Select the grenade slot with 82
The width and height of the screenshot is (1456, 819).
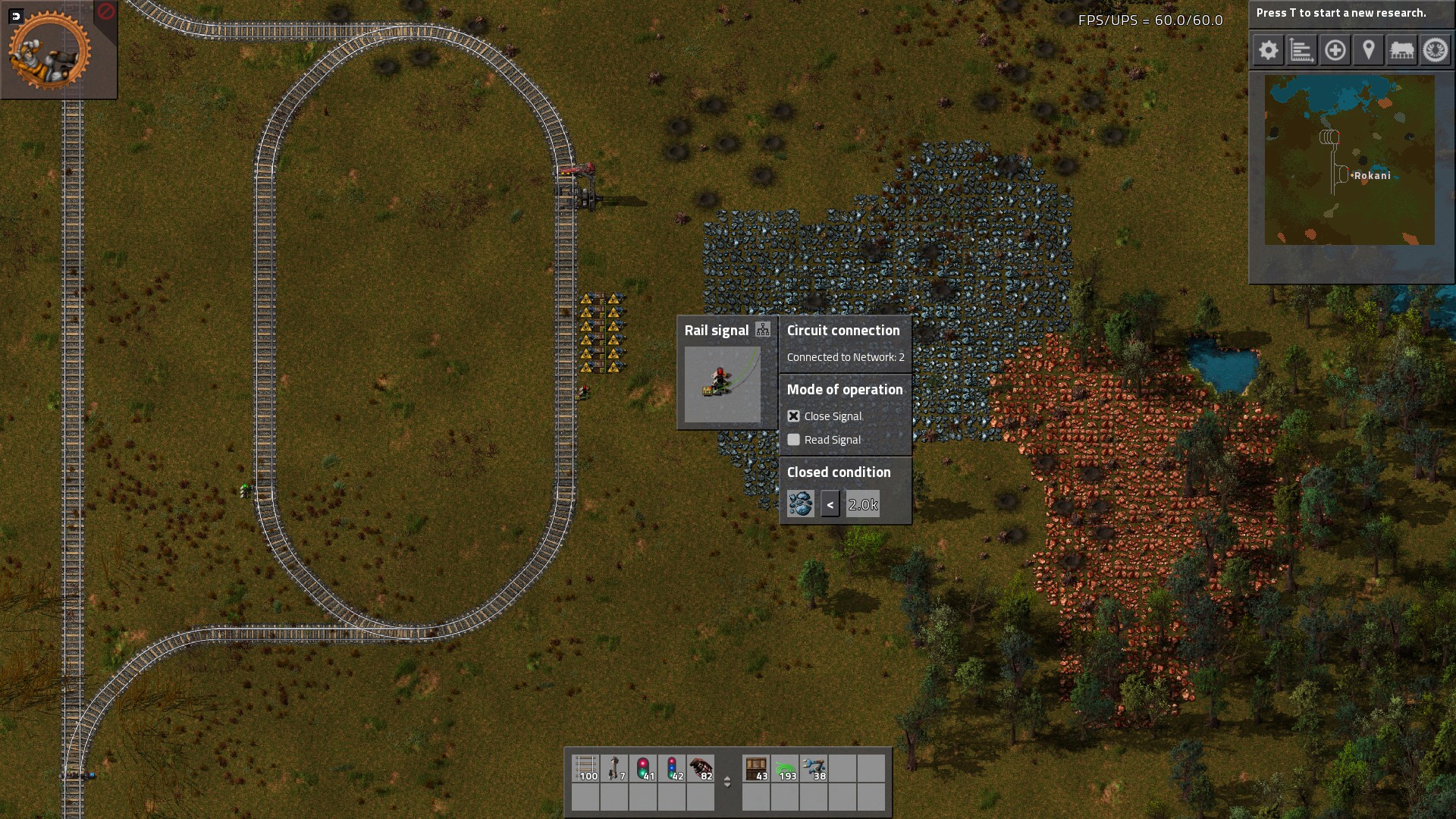[x=701, y=768]
